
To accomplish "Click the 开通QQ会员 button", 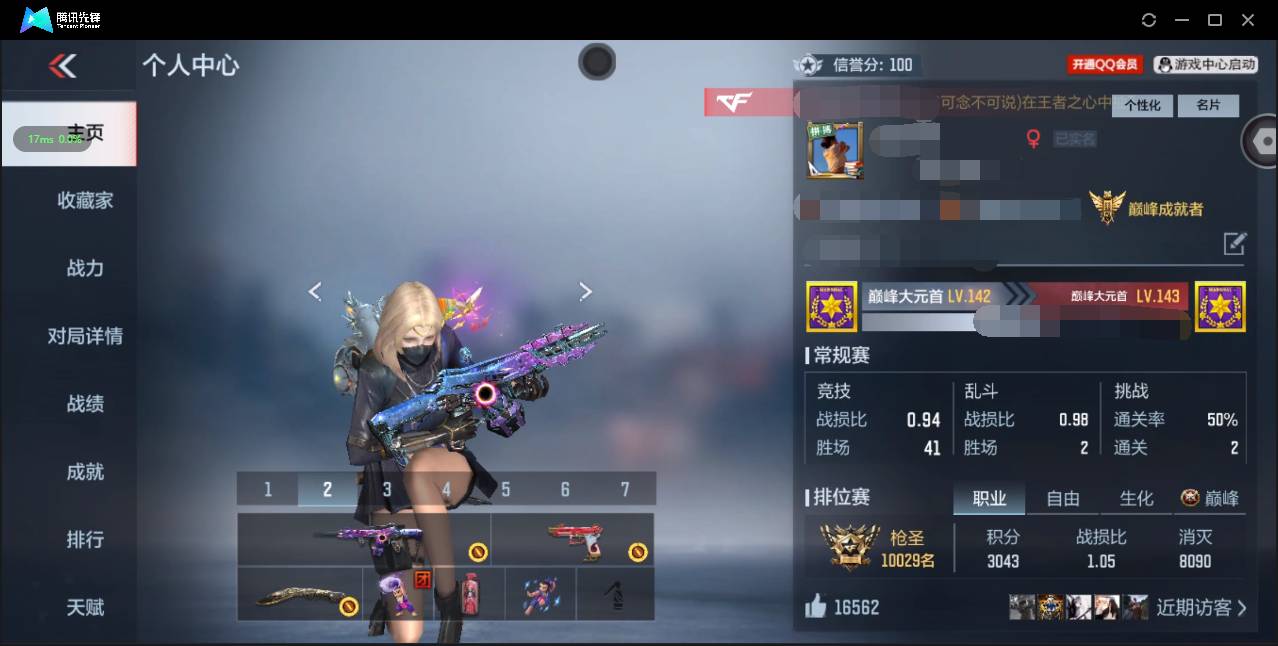I will tap(1105, 65).
